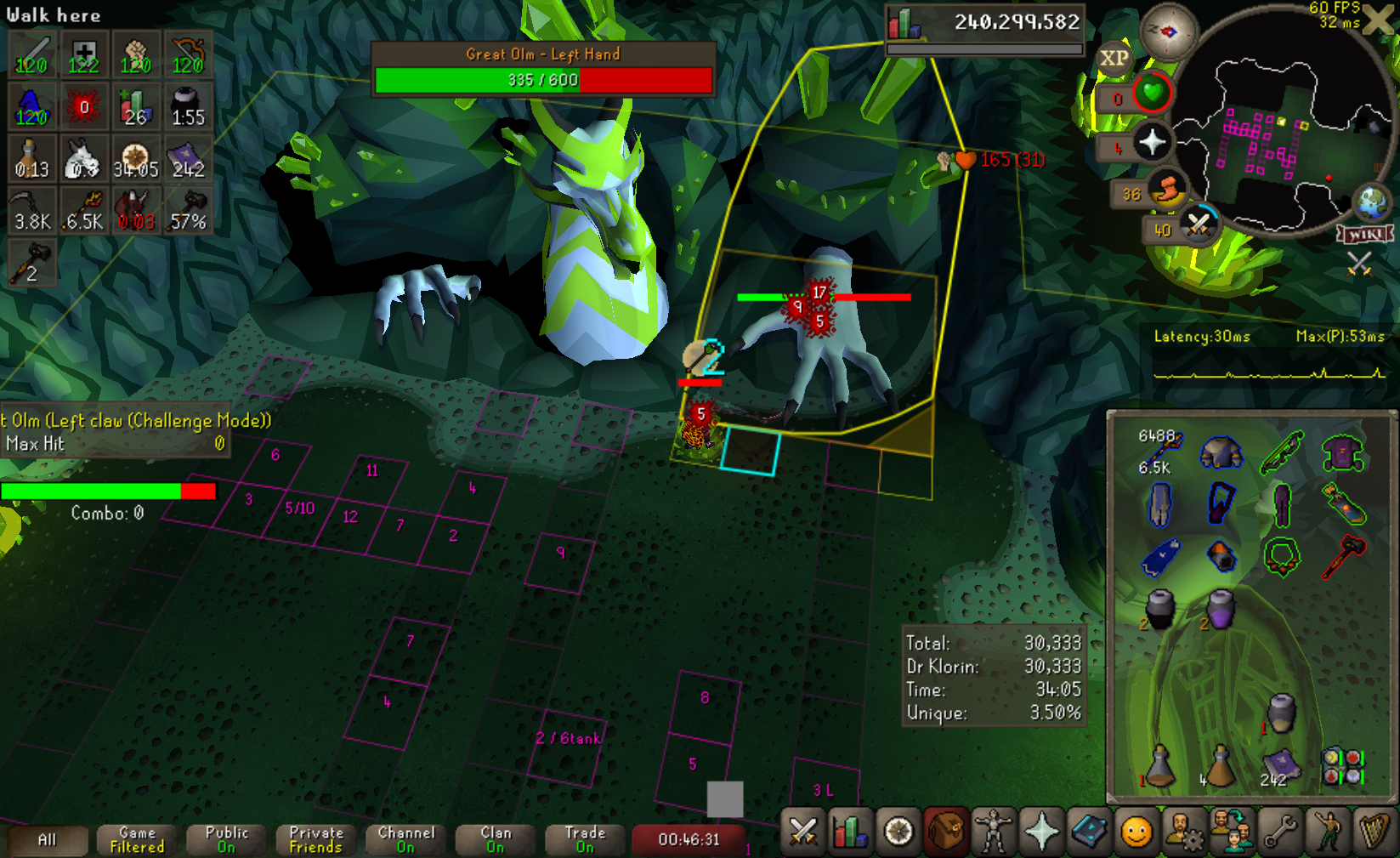
Task: Open the Game Filtered chat tab
Action: coord(137,840)
